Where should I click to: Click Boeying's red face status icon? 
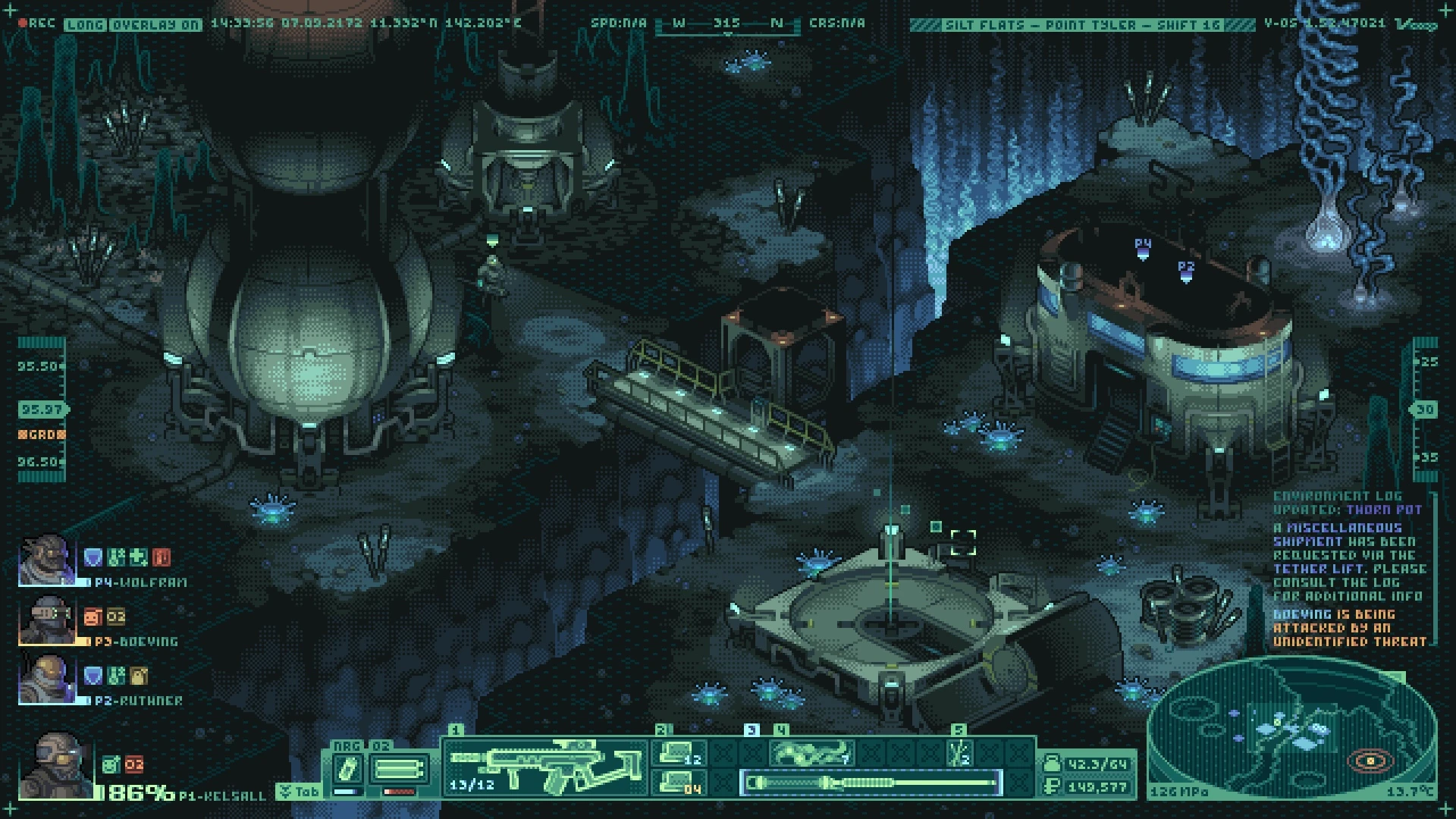[x=93, y=617]
